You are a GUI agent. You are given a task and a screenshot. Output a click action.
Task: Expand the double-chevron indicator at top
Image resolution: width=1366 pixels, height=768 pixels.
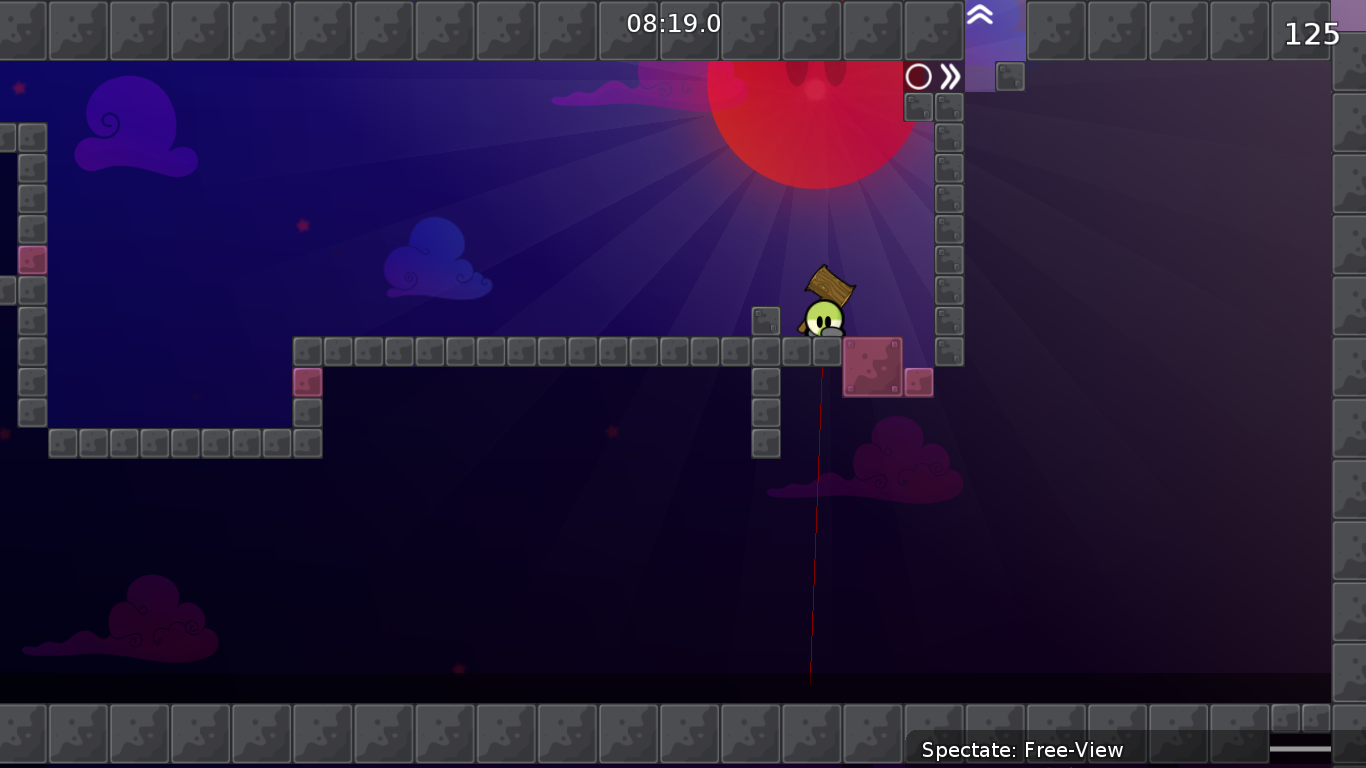pos(982,16)
